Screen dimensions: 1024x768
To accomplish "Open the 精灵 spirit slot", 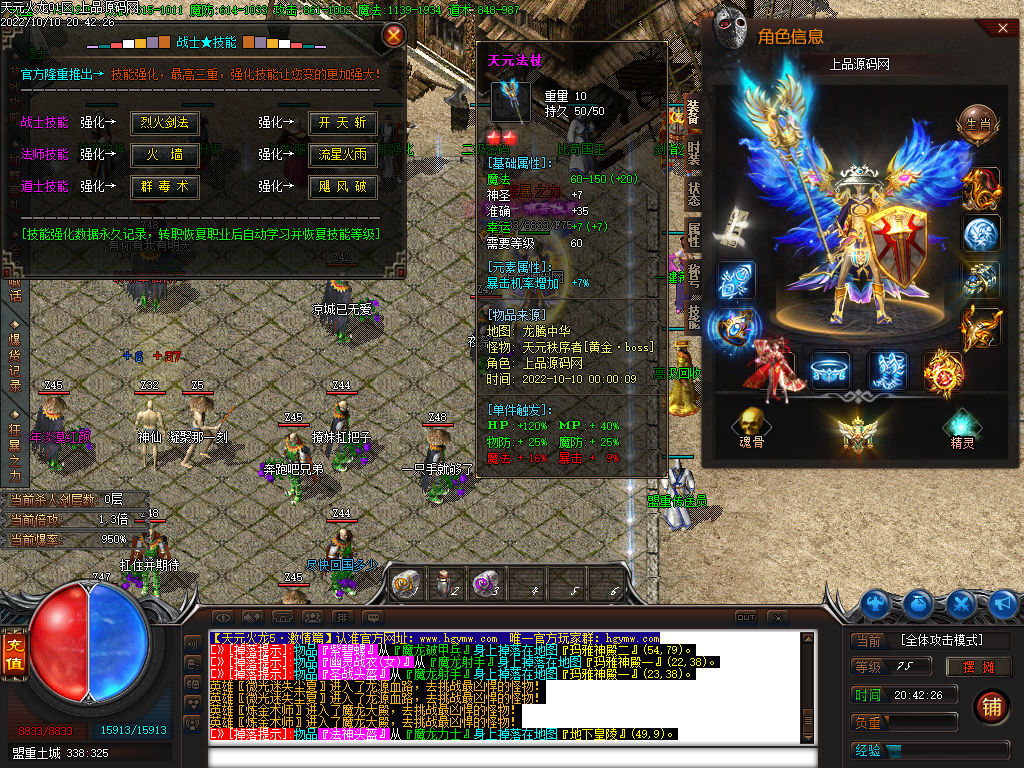I will tap(962, 425).
